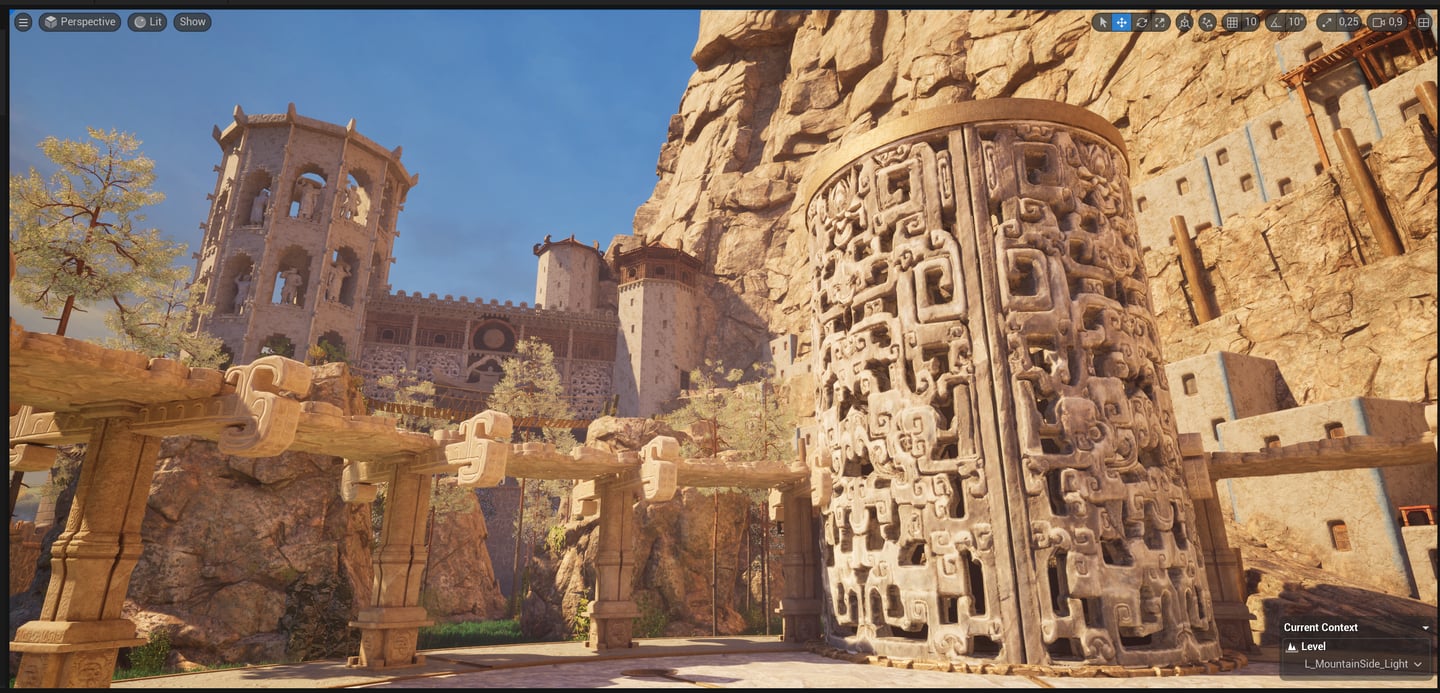Collapse the Current Context panel
Viewport: 1440px width, 693px height.
(1425, 628)
